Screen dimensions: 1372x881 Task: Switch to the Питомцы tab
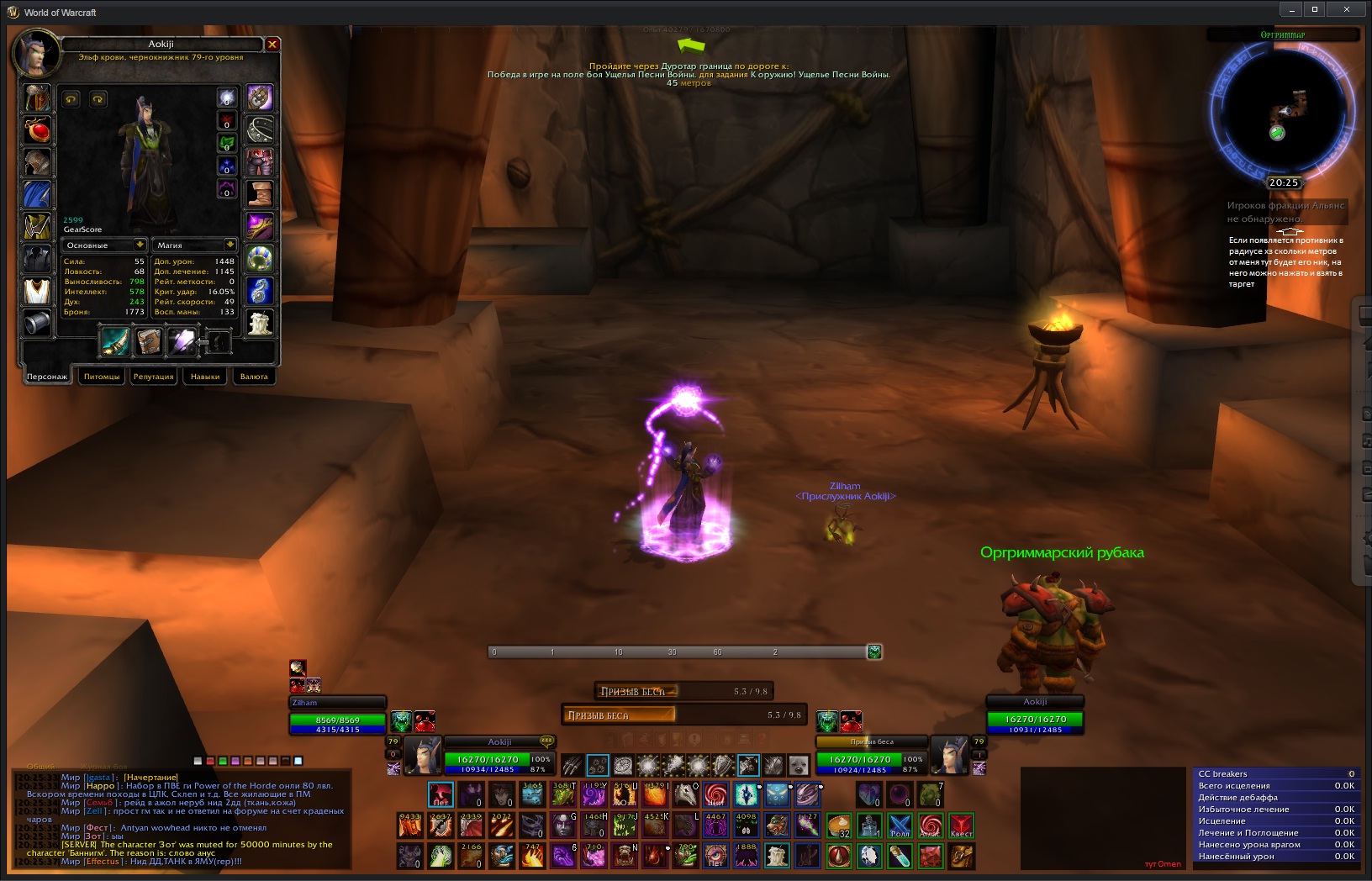(x=102, y=377)
